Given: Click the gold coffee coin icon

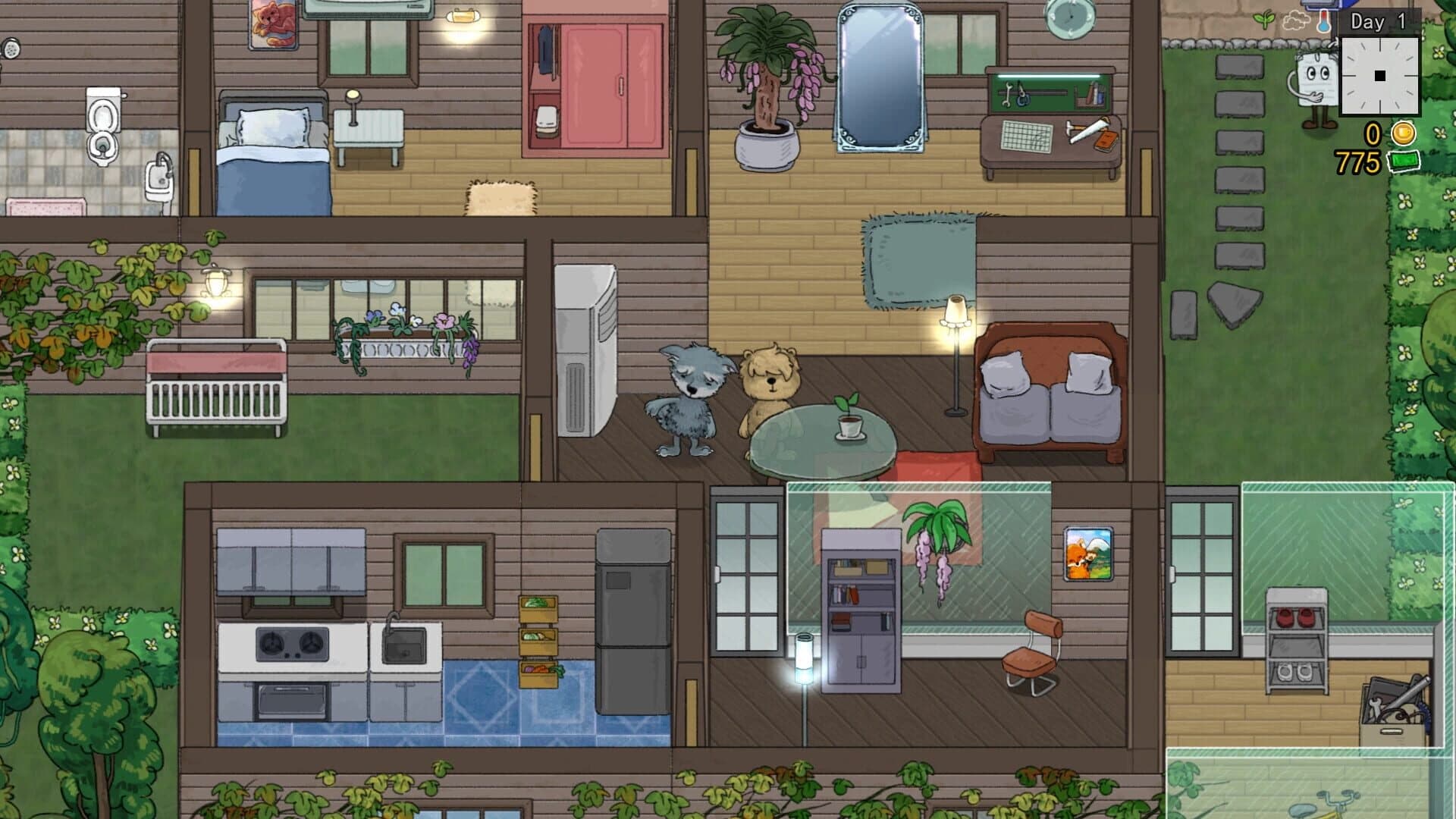Looking at the screenshot, I should (1403, 133).
